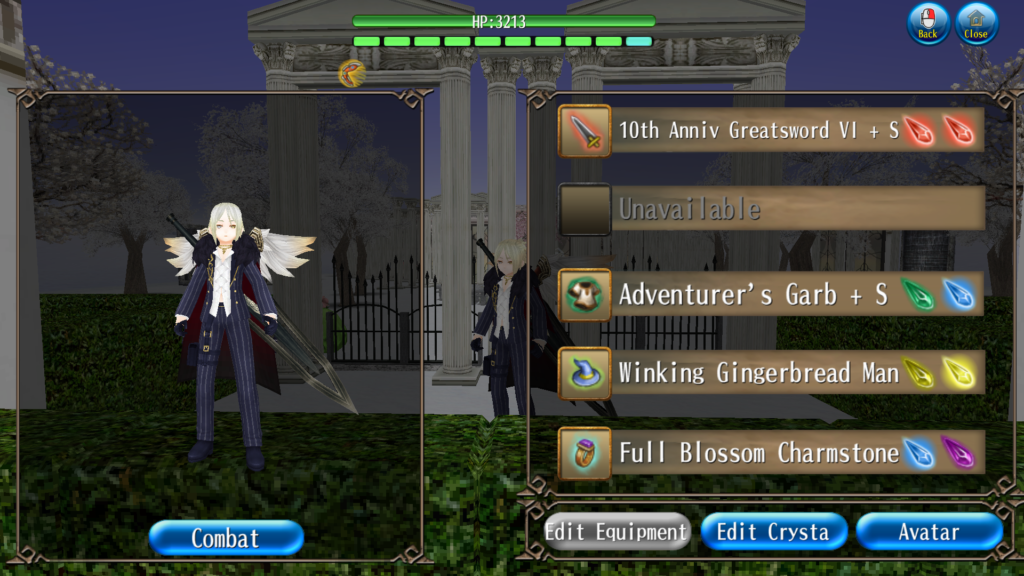Select the Full Blossom Charmstone ring slot
1024x576 pixels.
click(770, 452)
